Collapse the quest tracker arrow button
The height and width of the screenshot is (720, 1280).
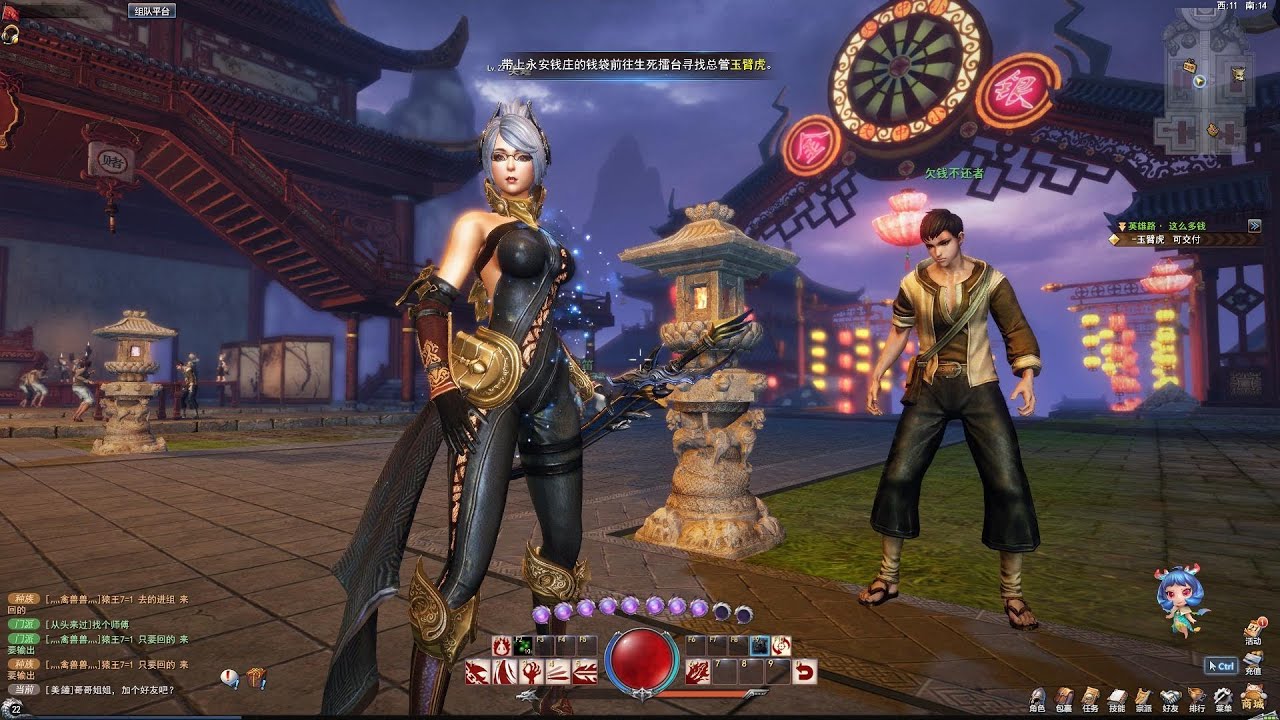1254,226
